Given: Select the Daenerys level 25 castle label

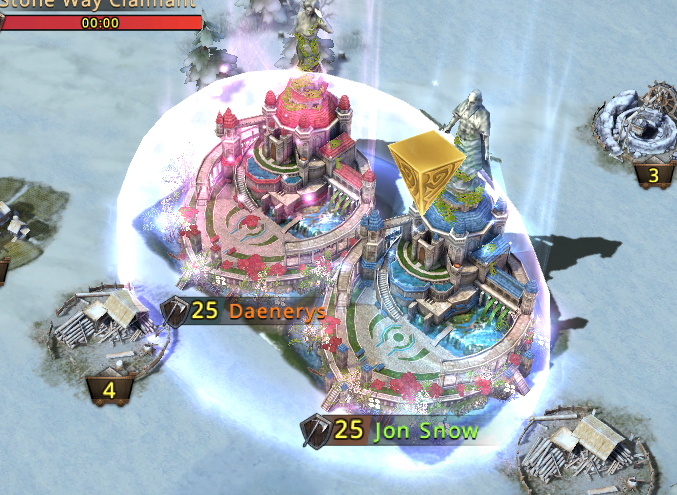Looking at the screenshot, I should [245, 311].
